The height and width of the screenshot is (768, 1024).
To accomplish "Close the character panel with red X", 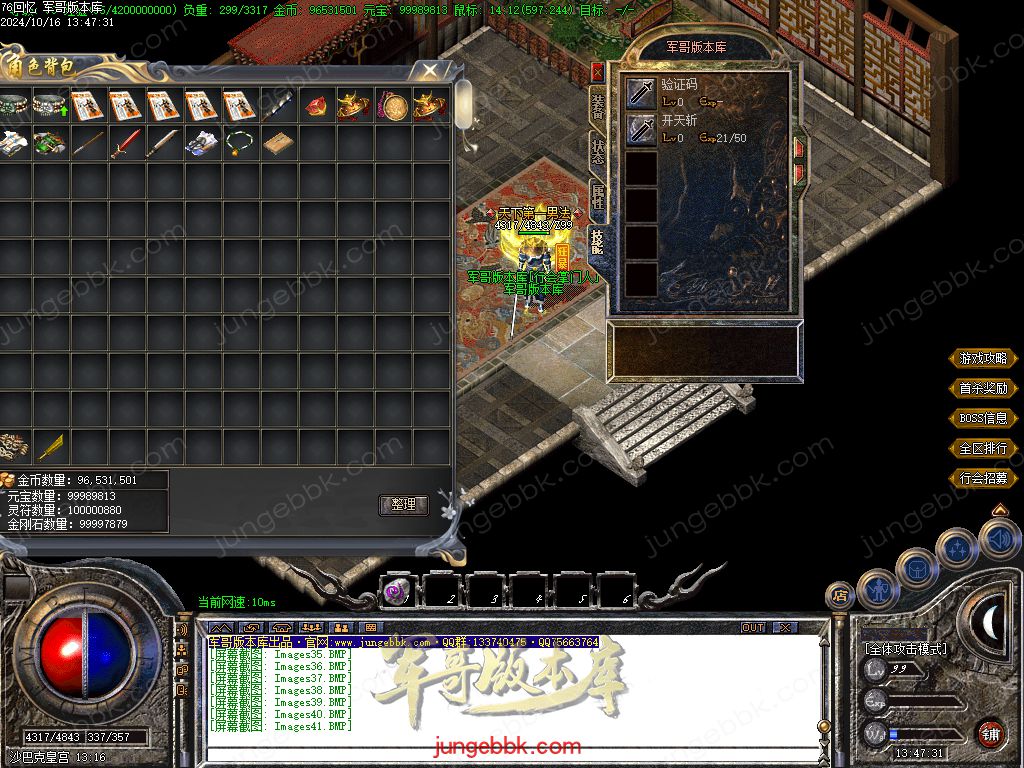I will point(597,72).
